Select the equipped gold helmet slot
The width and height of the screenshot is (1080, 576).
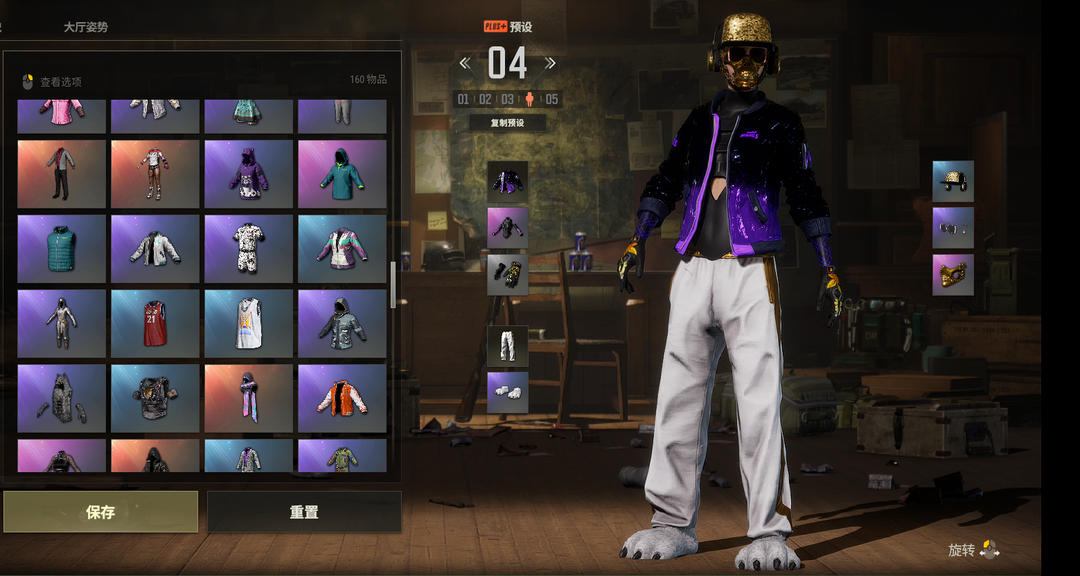(x=953, y=182)
